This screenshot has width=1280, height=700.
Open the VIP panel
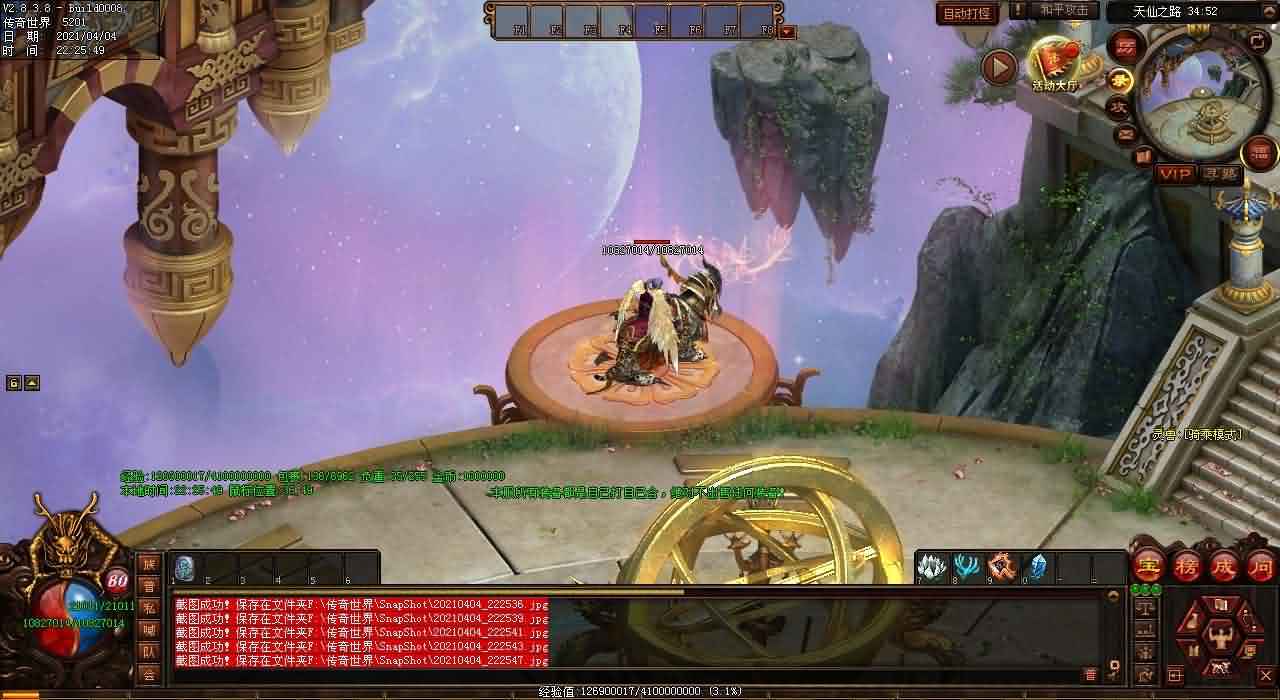tap(1175, 174)
